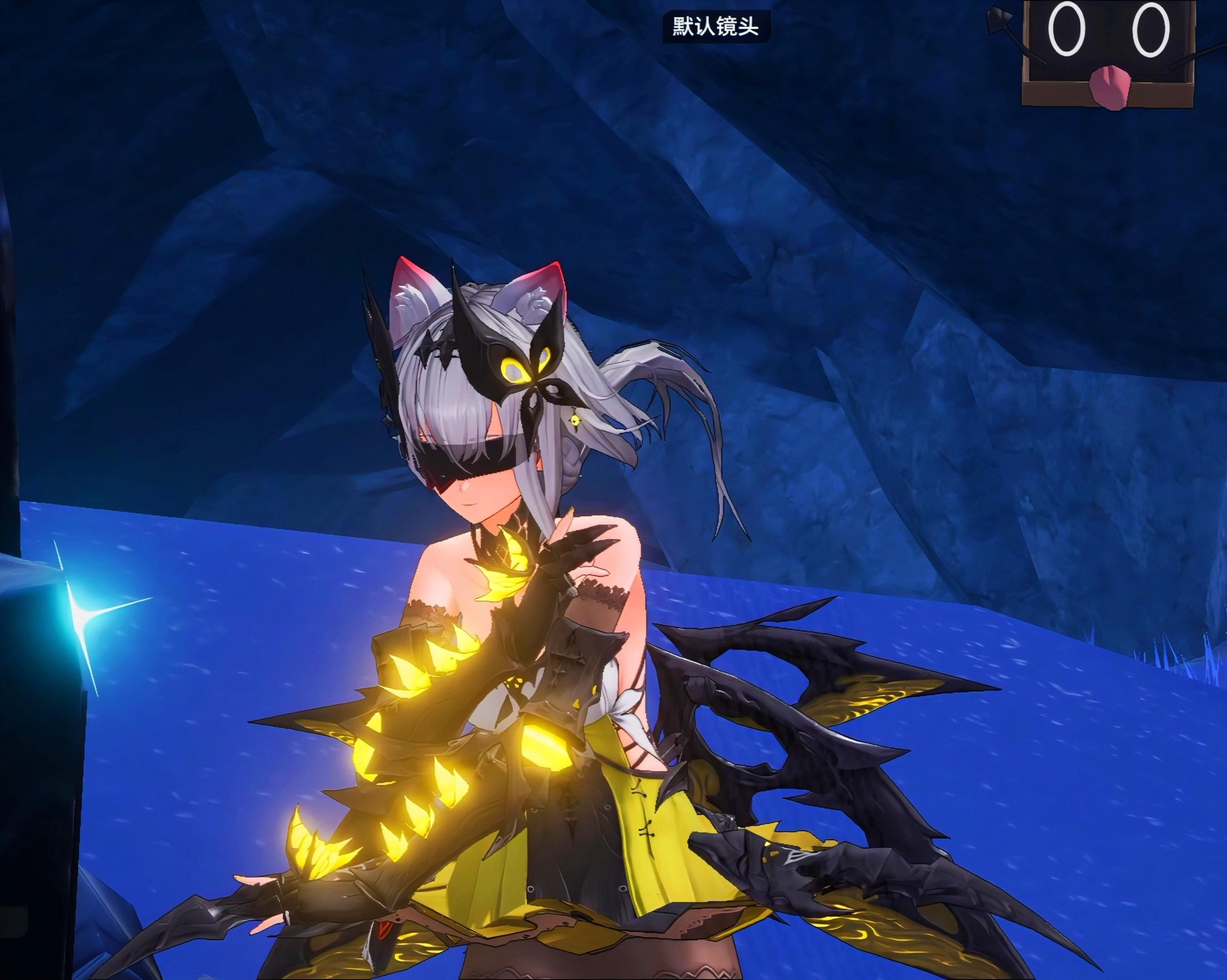The image size is (1227, 980).
Task: Click the 默认镜头 default camera label
Action: coord(715,27)
